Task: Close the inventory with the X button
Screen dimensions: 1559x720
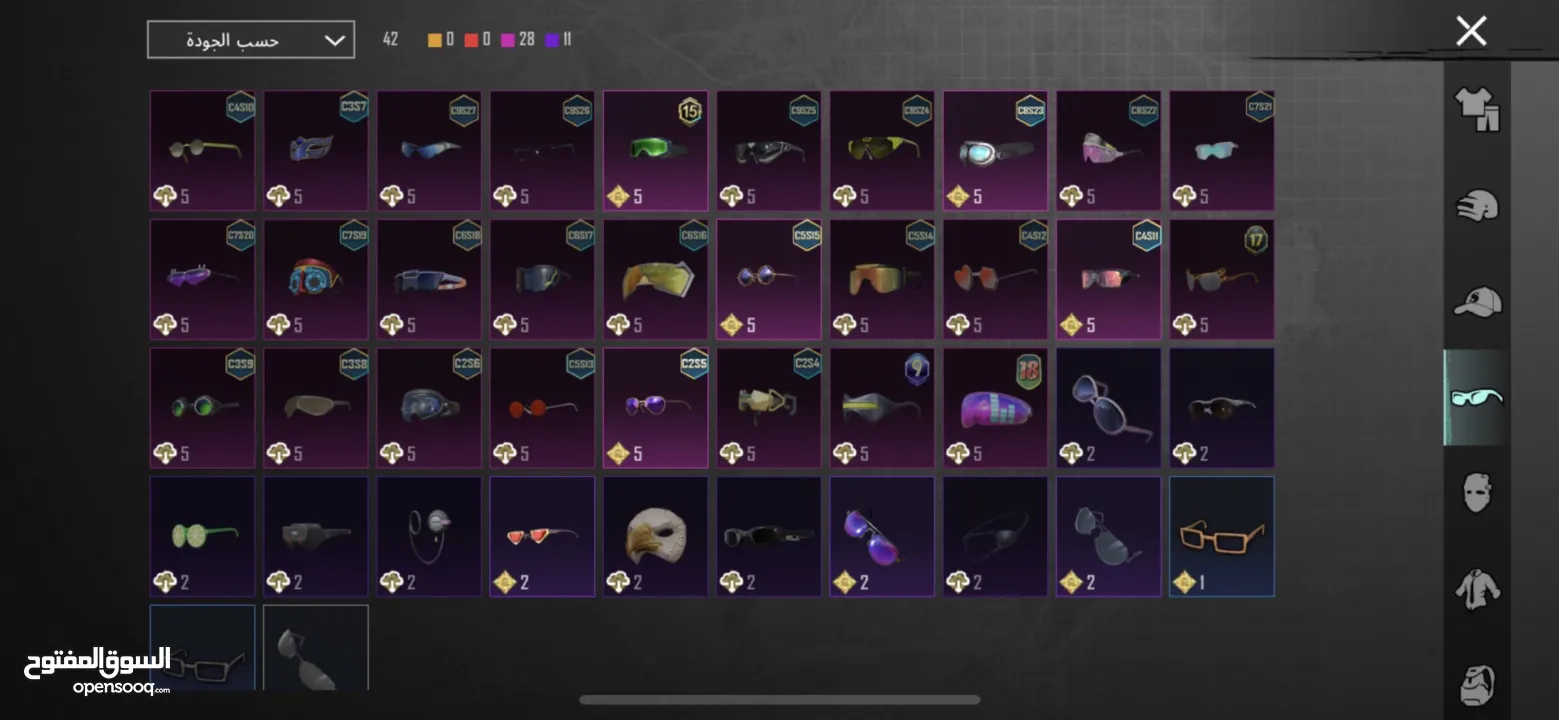Action: pyautogui.click(x=1471, y=31)
